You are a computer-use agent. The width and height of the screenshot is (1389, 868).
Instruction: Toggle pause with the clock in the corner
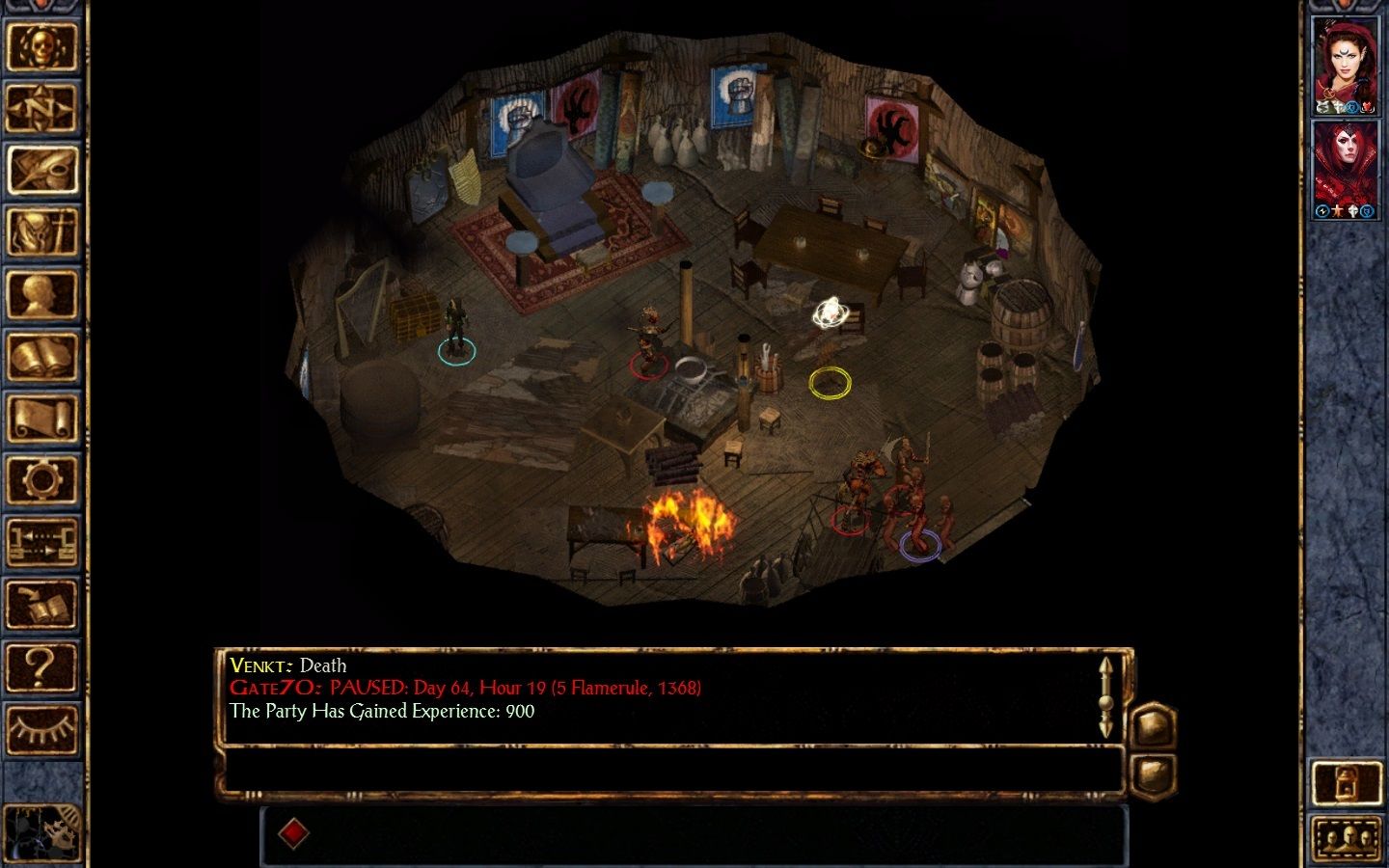pos(41,831)
